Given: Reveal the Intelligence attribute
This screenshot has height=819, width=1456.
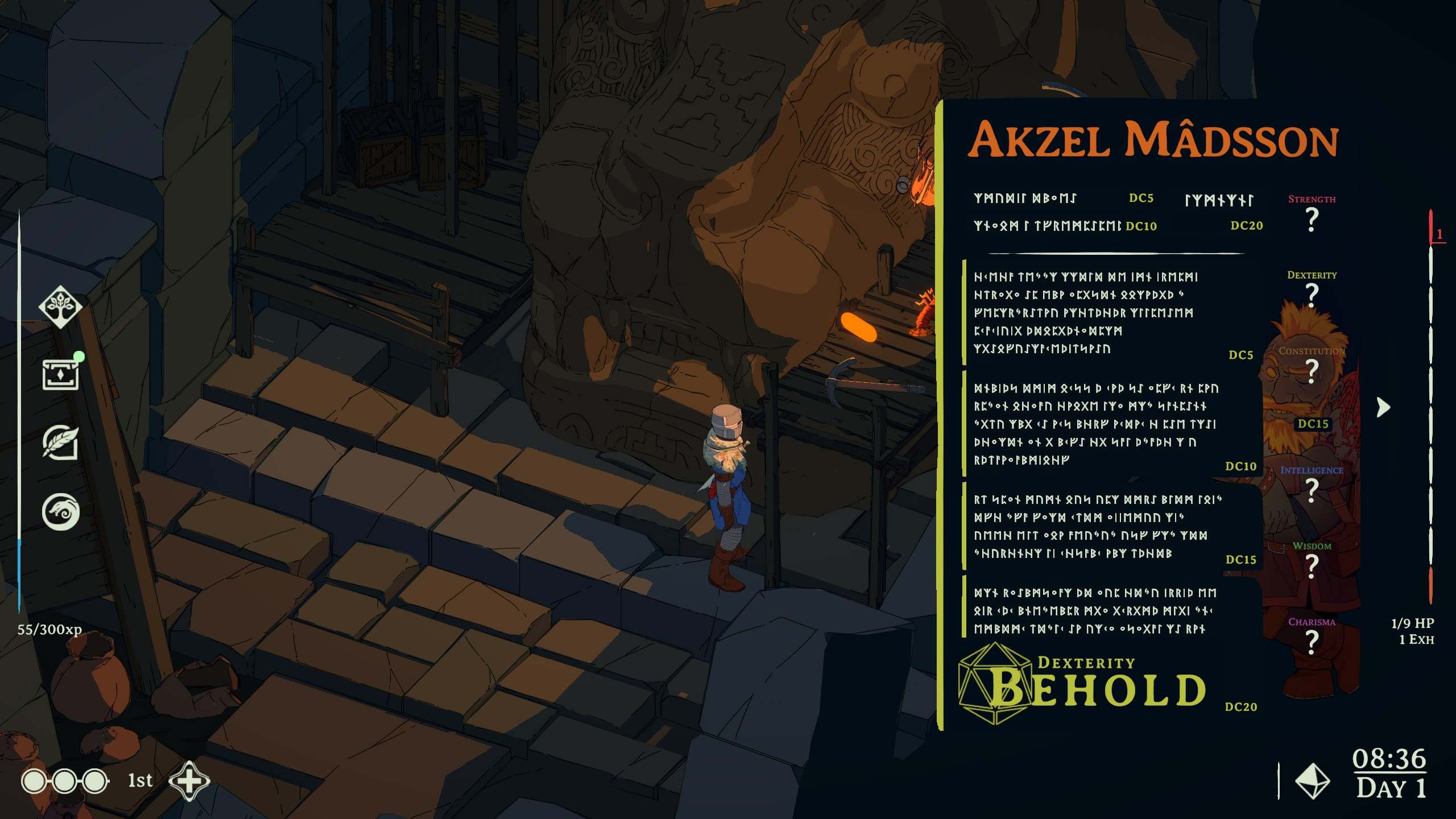Looking at the screenshot, I should [1312, 490].
